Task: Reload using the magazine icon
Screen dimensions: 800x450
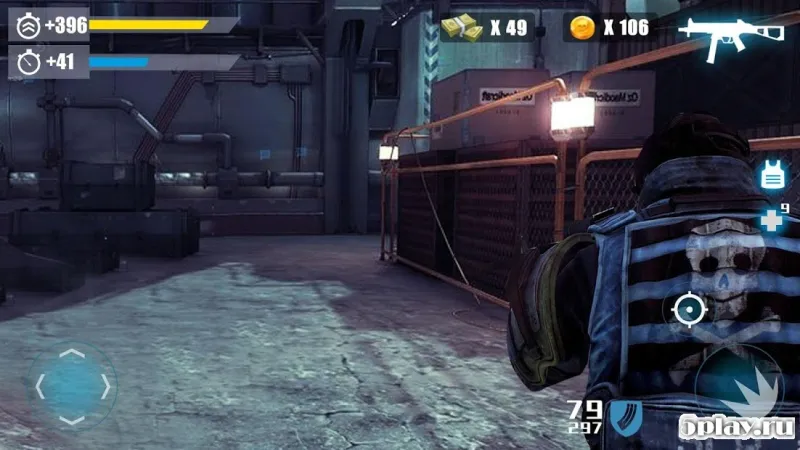Action: [x=627, y=416]
